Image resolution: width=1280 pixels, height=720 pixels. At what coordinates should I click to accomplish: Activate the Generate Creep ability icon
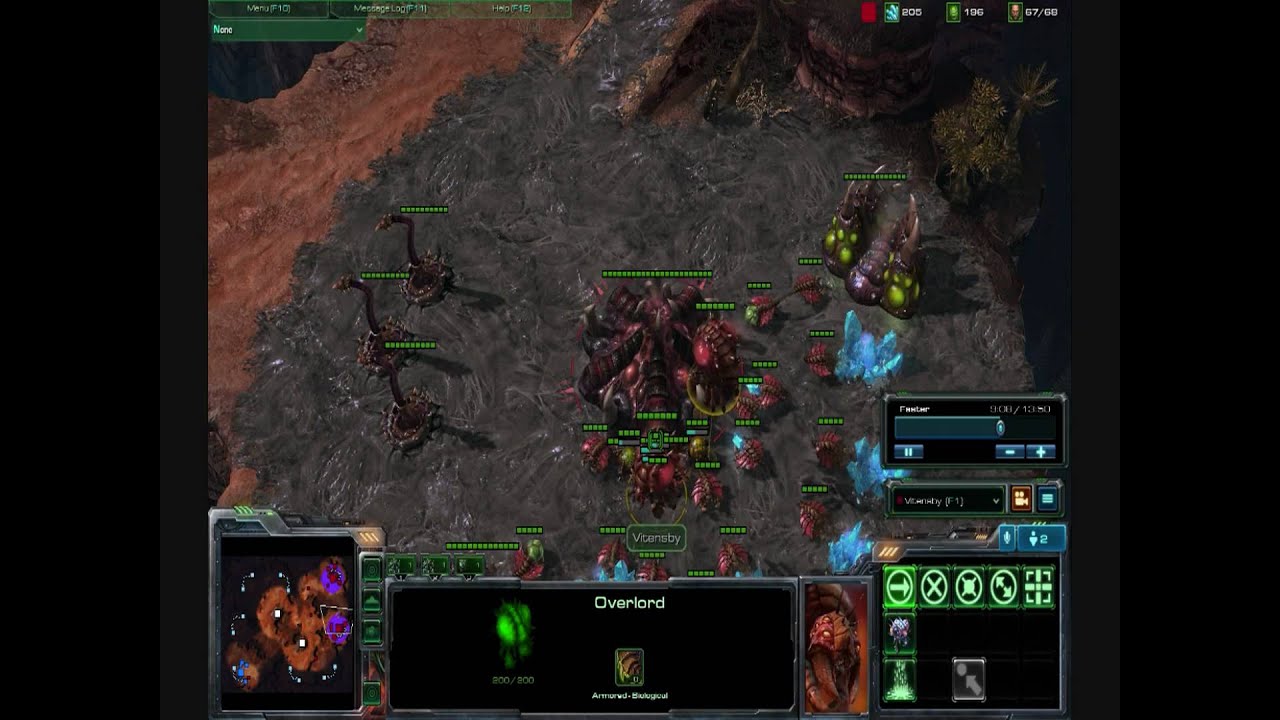(x=899, y=680)
